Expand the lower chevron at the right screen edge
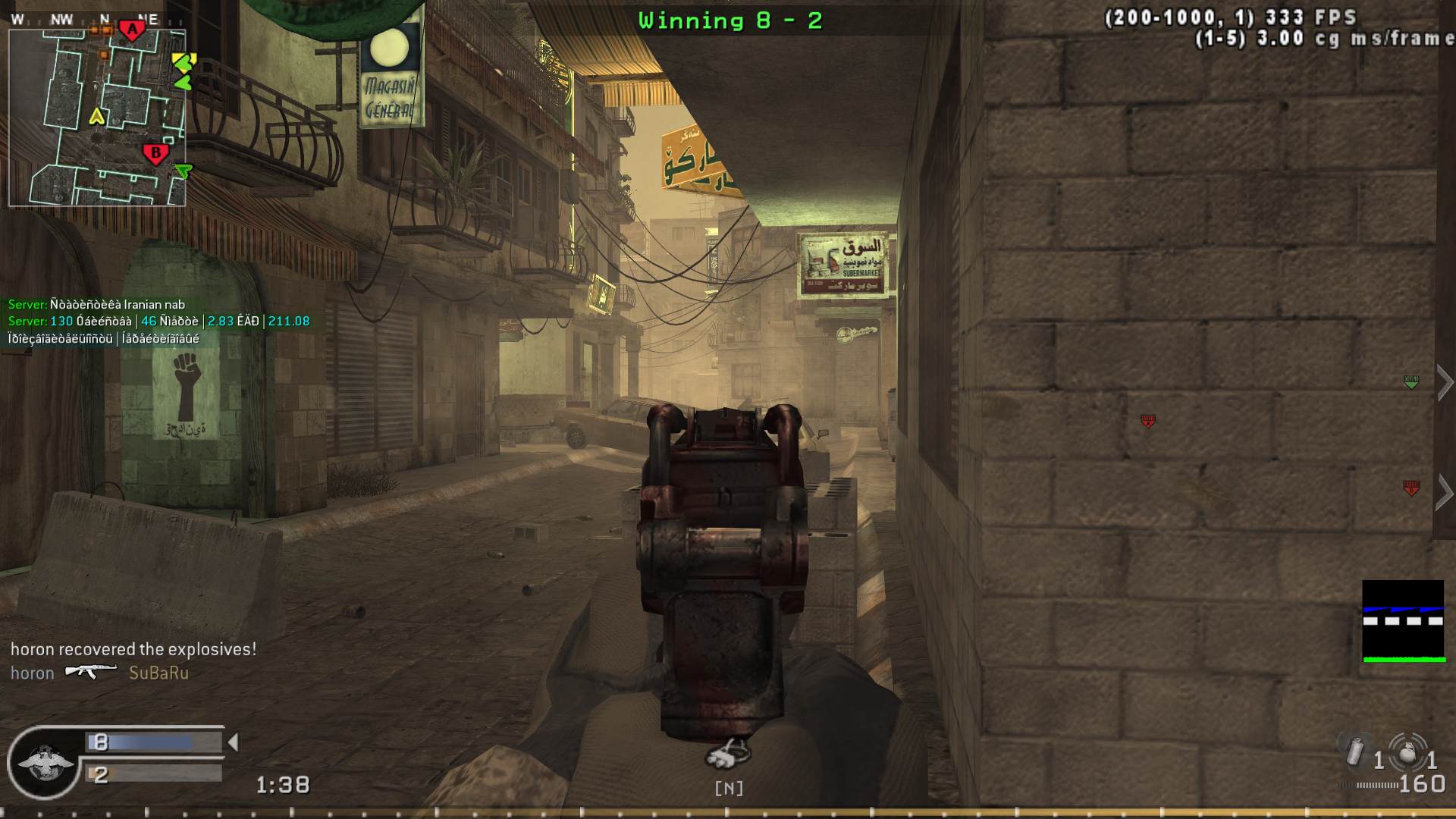 (1445, 491)
